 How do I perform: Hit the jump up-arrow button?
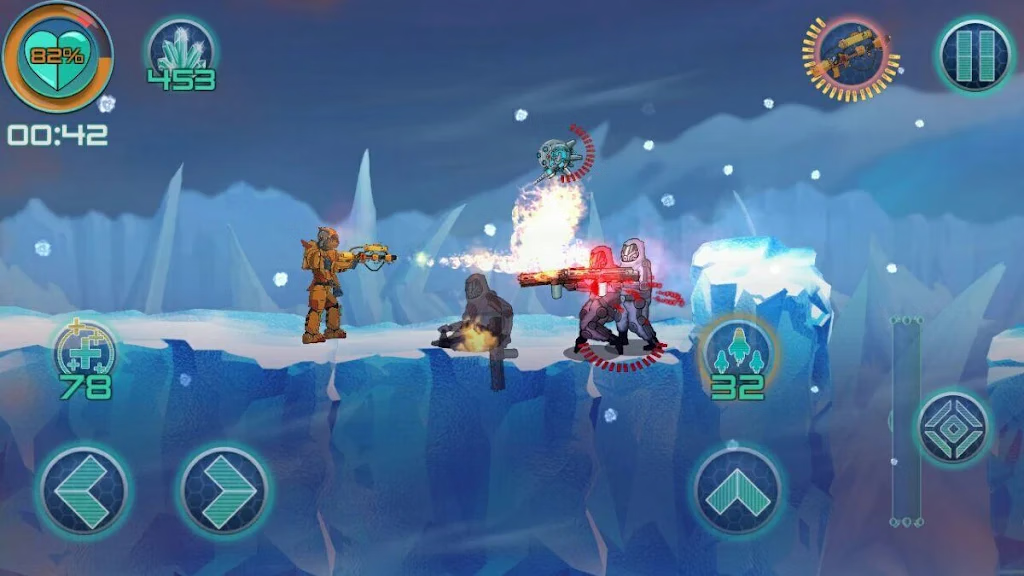click(738, 491)
